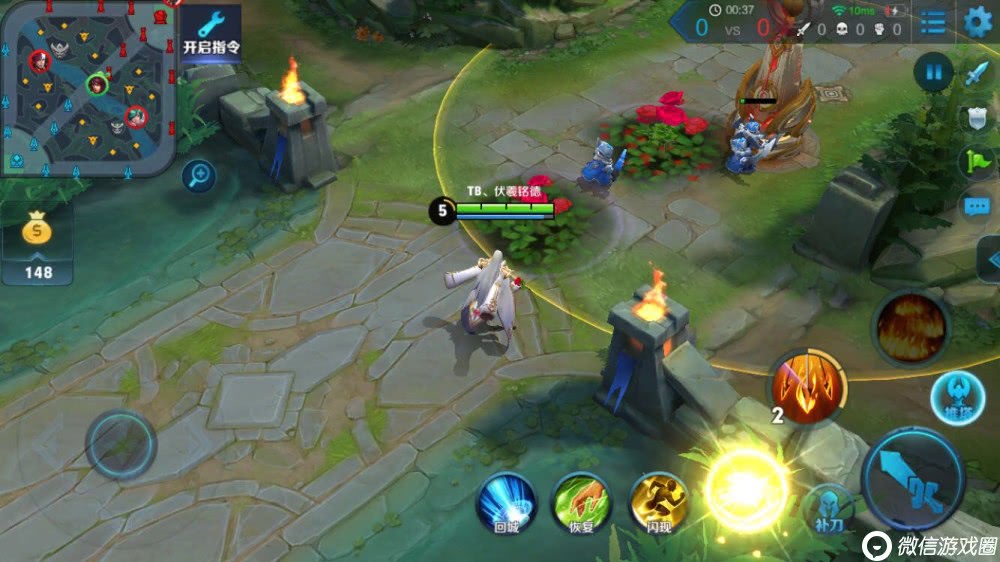1000x562 pixels.
Task: Open the settings gear menu
Action: pos(977,21)
